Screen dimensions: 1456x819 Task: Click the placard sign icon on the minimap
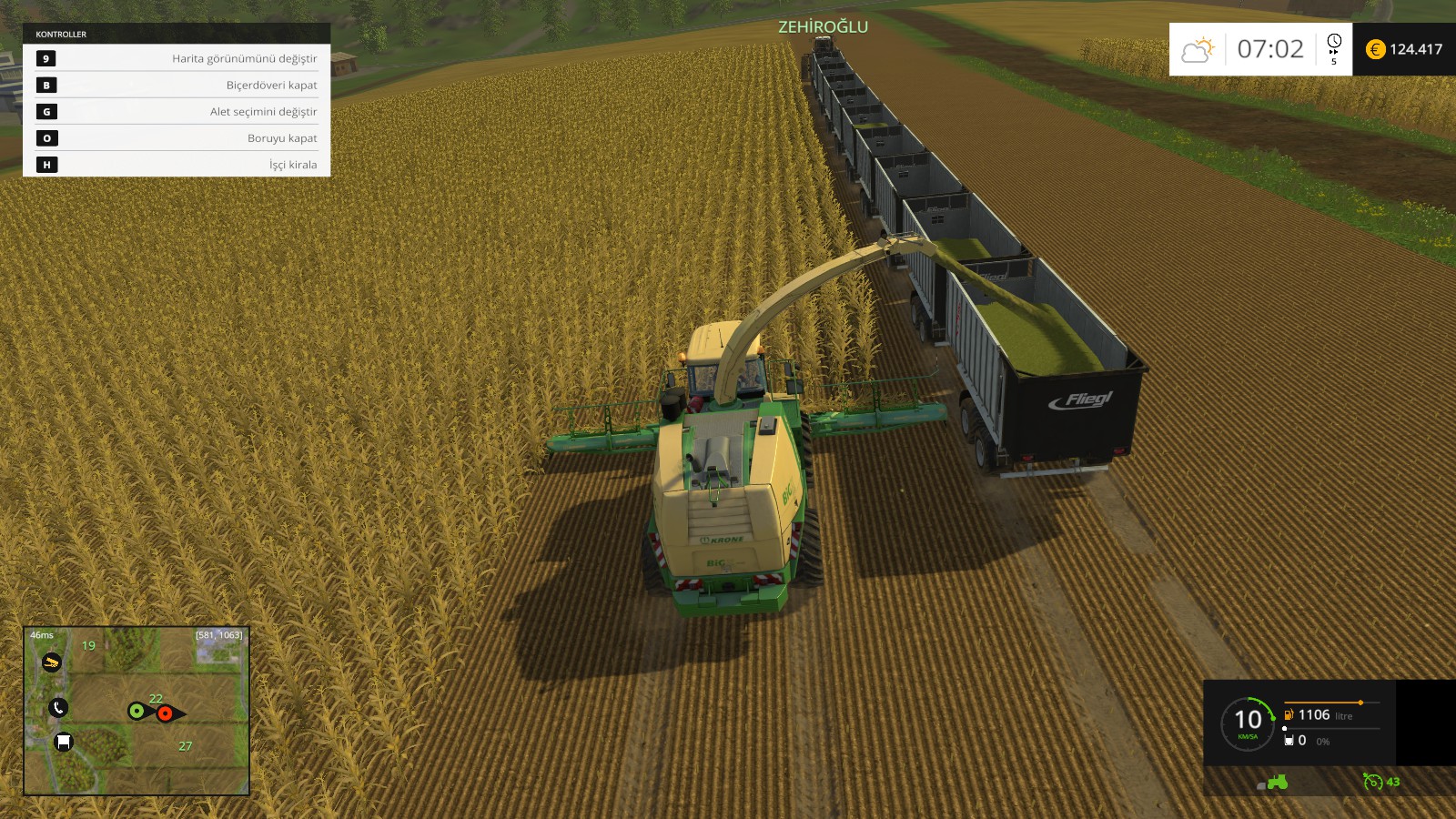pos(63,742)
